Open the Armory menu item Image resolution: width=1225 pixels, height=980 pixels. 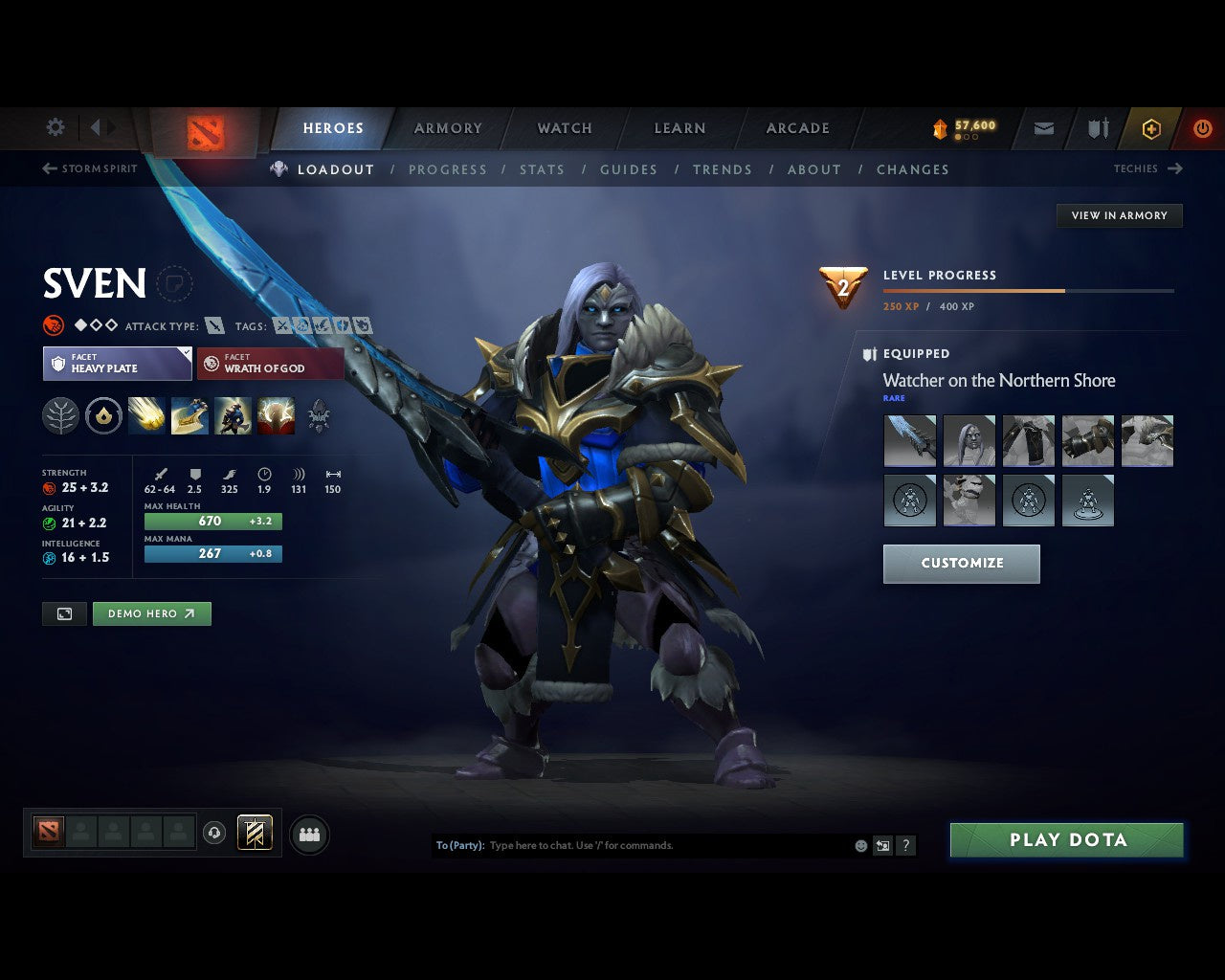coord(447,127)
